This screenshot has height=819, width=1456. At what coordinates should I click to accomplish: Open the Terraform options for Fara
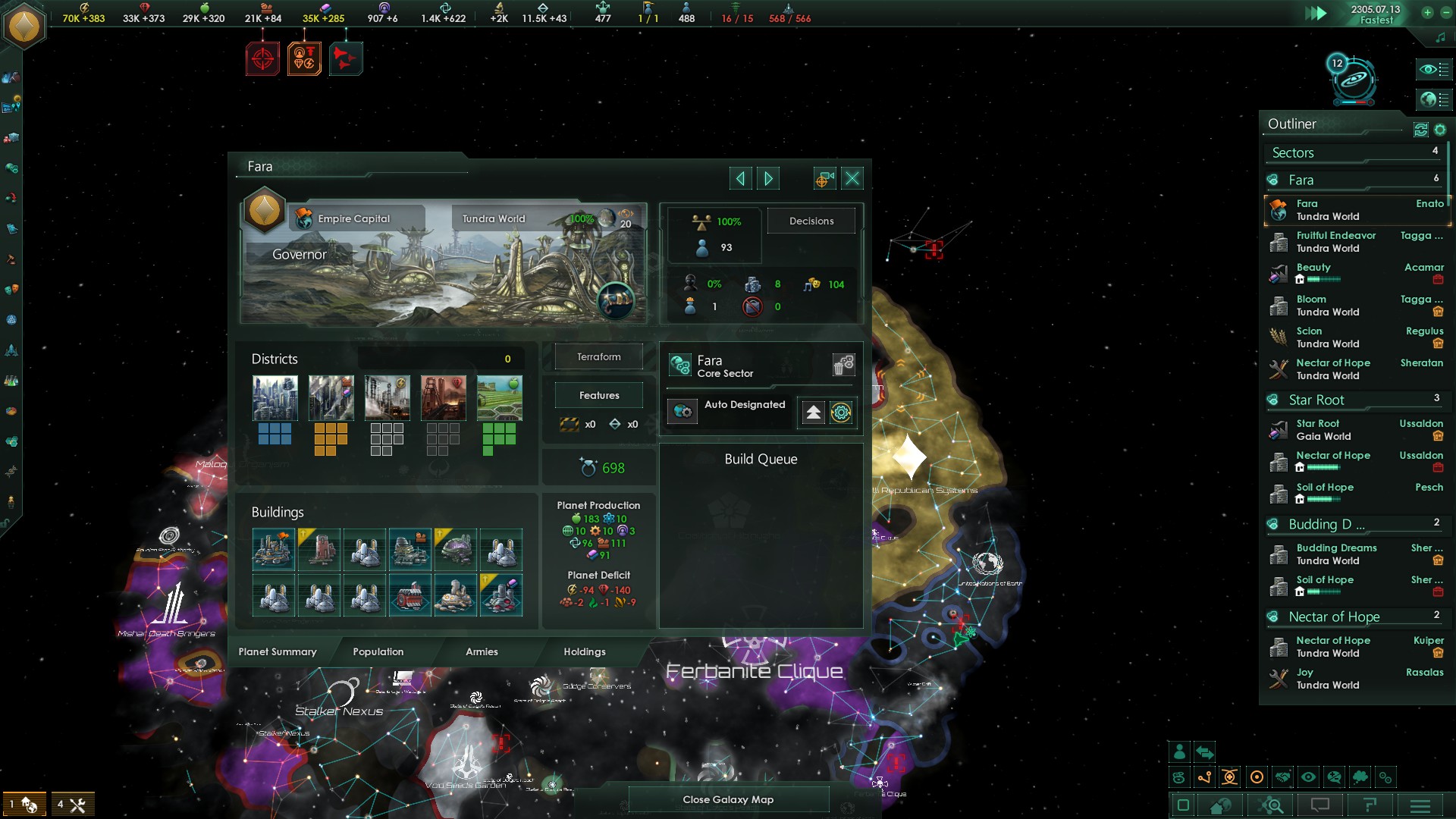point(598,356)
